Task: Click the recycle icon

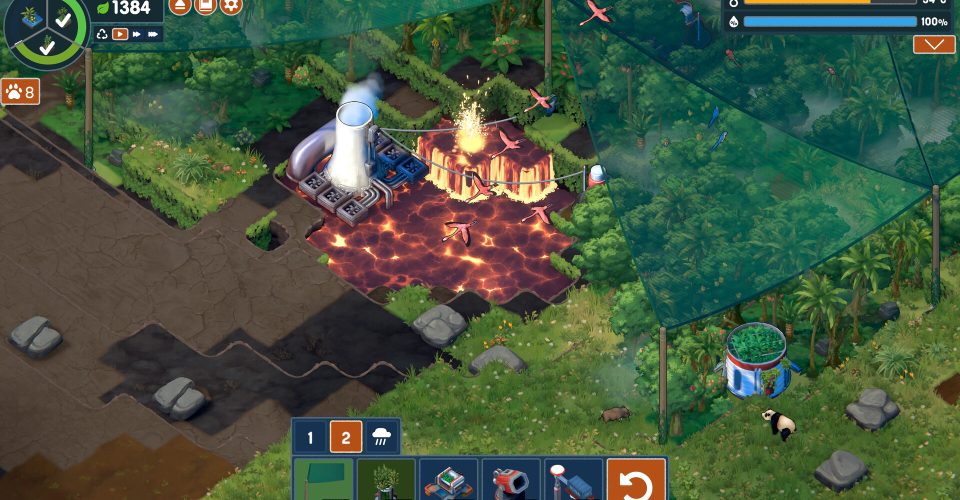Action: click(x=102, y=34)
